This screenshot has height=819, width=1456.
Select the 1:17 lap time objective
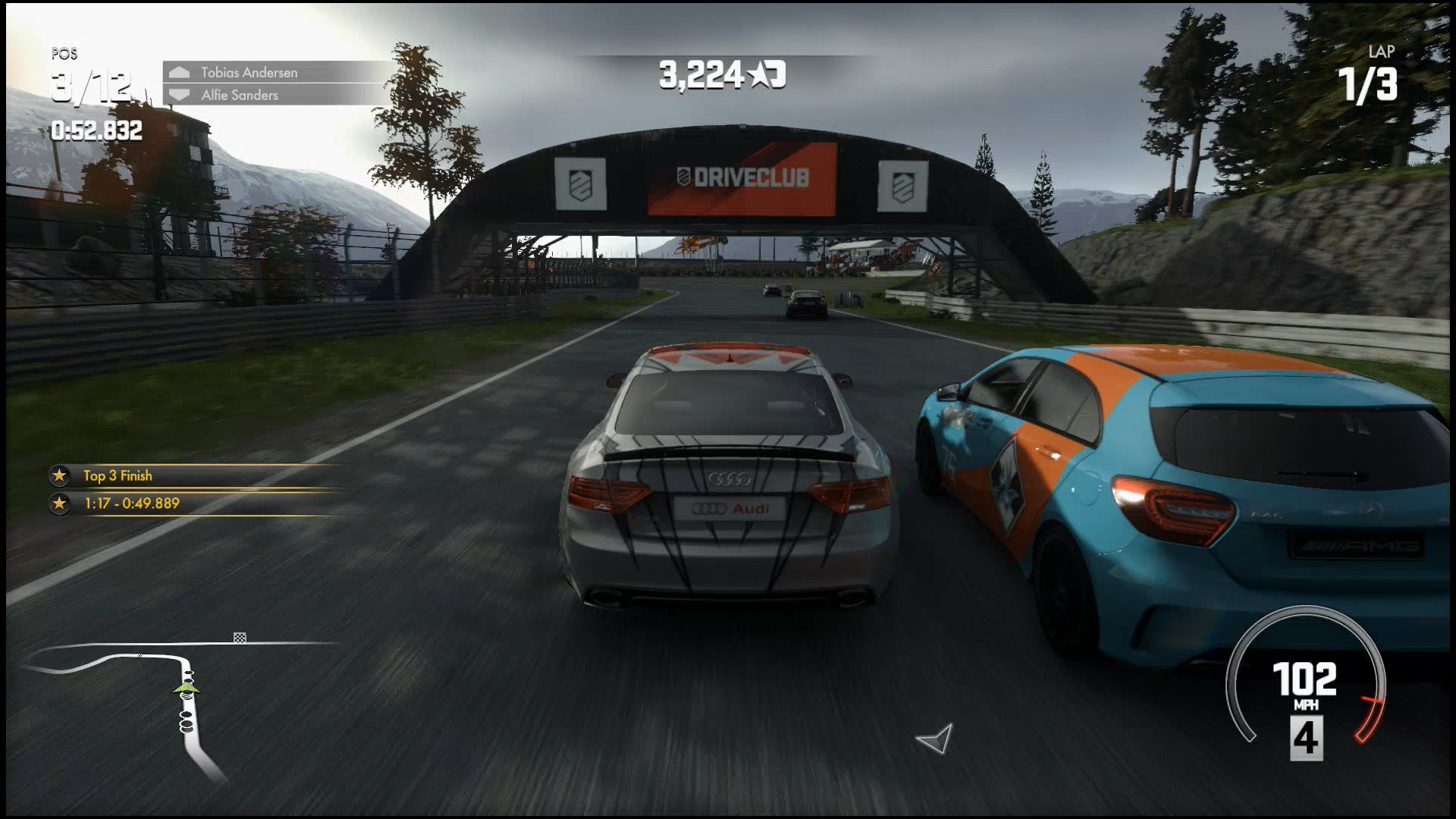point(132,503)
